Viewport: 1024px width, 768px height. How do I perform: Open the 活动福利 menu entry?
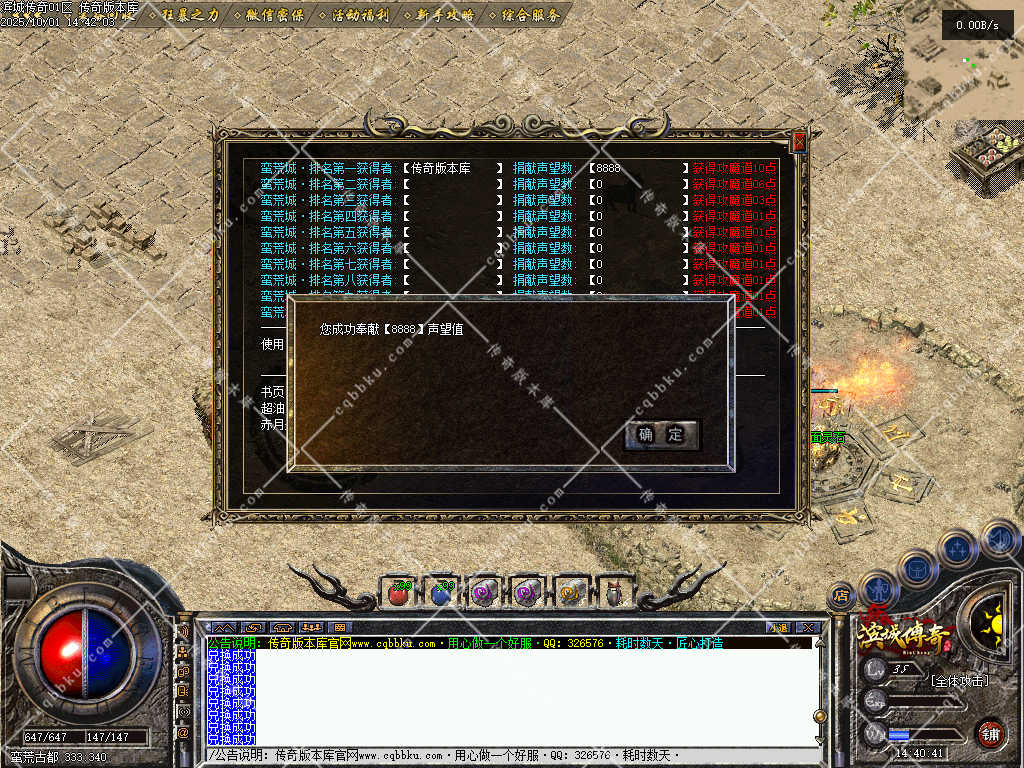pyautogui.click(x=358, y=15)
